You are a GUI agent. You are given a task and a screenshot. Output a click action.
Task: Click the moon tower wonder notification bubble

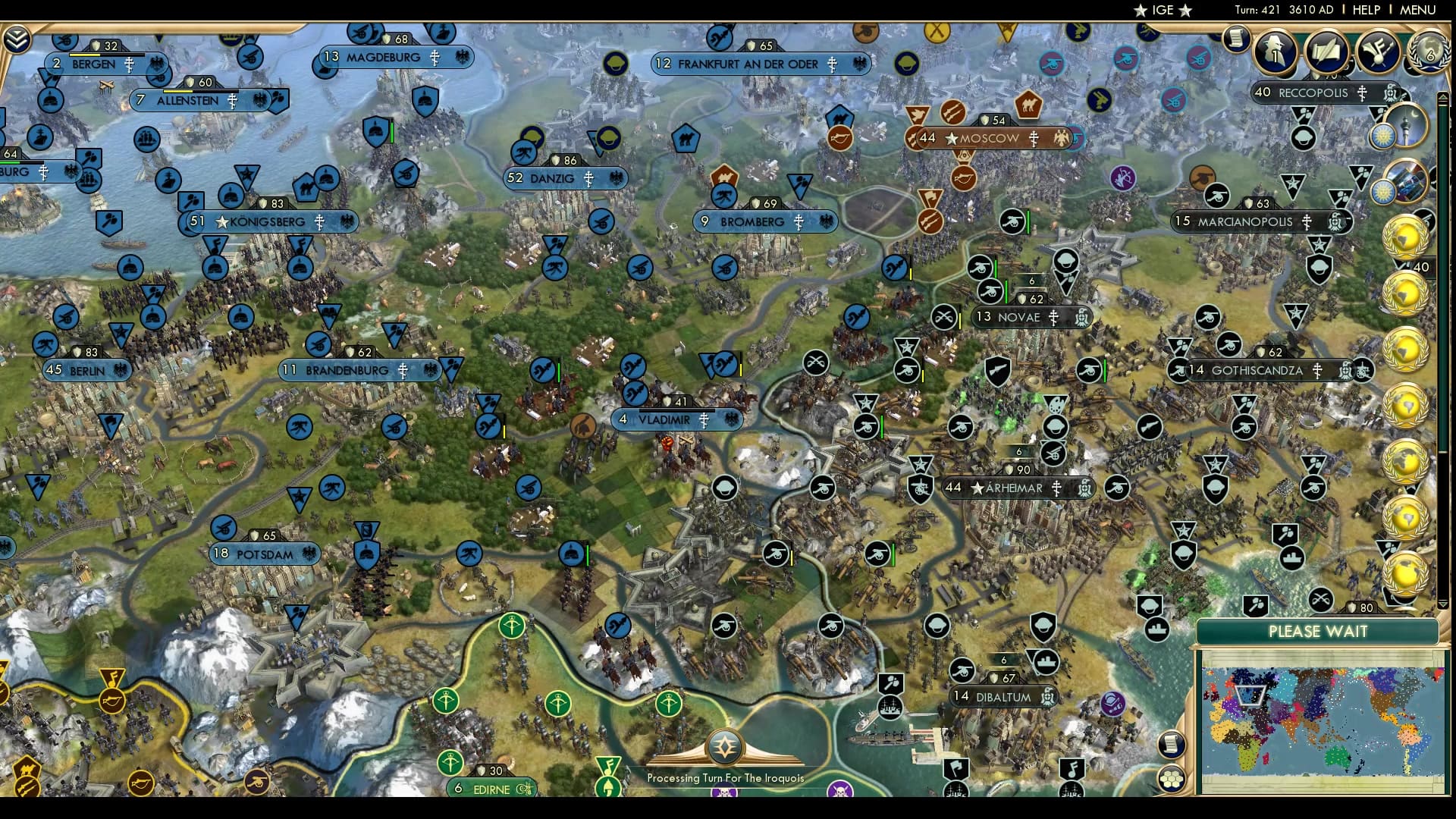[x=1409, y=126]
